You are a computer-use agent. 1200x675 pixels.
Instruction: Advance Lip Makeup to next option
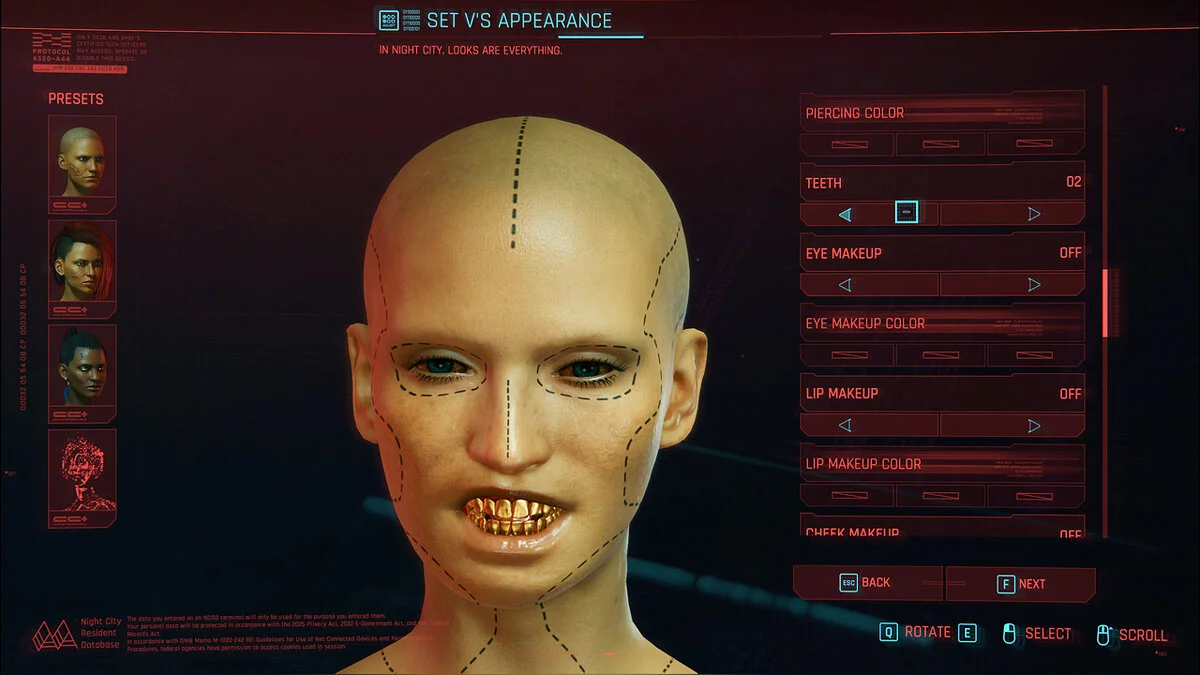(1034, 425)
